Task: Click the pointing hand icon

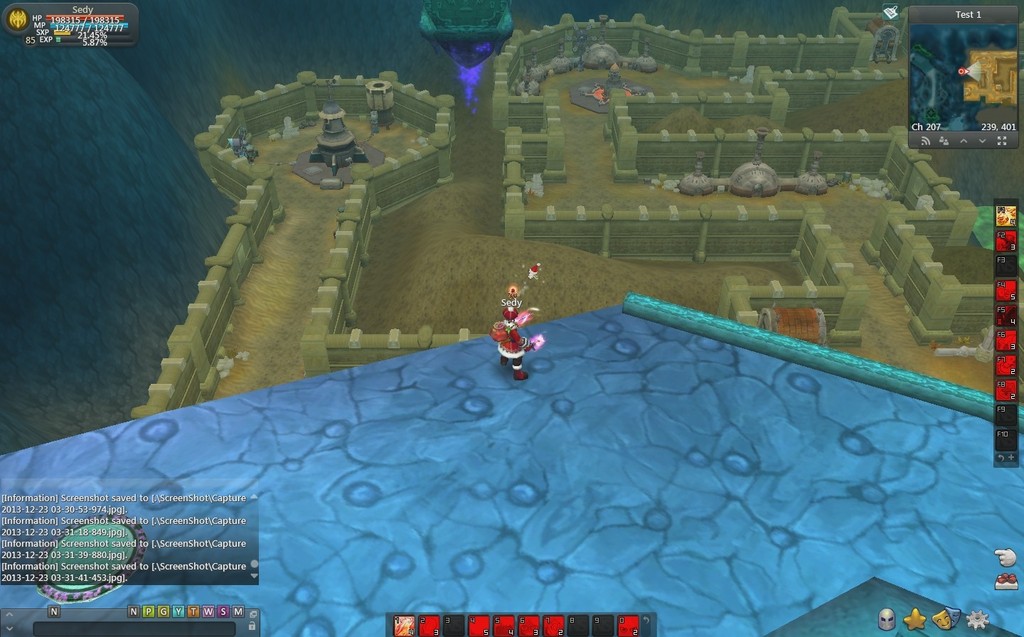Action: tap(1005, 557)
